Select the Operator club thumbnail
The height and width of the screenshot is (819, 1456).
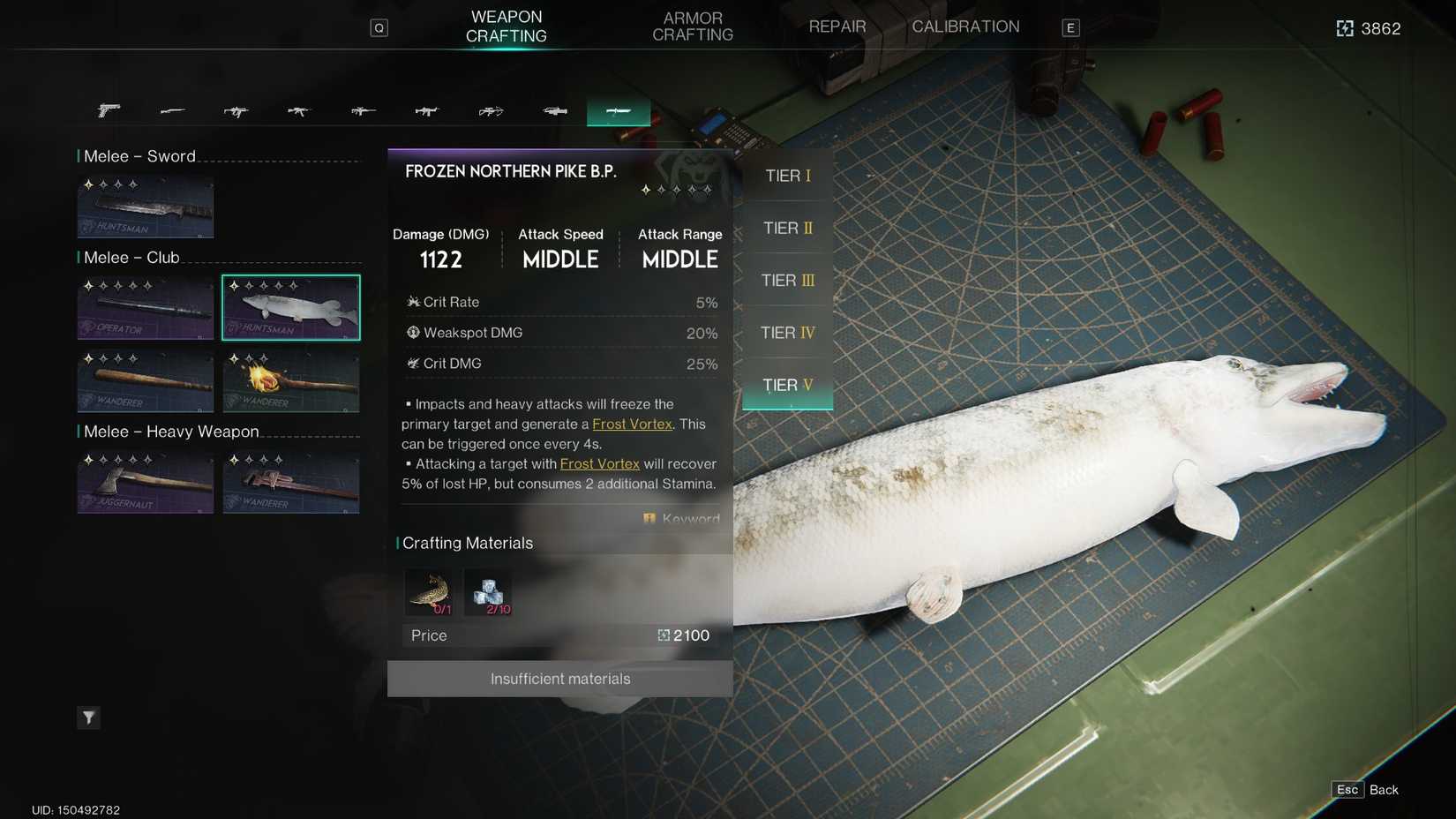[x=145, y=306]
